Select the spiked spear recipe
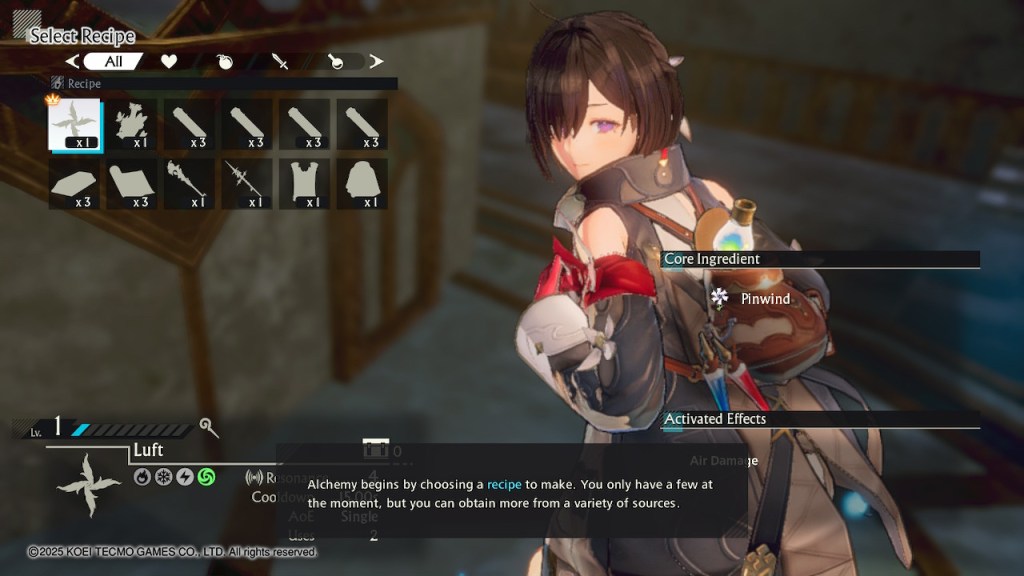 [x=247, y=184]
